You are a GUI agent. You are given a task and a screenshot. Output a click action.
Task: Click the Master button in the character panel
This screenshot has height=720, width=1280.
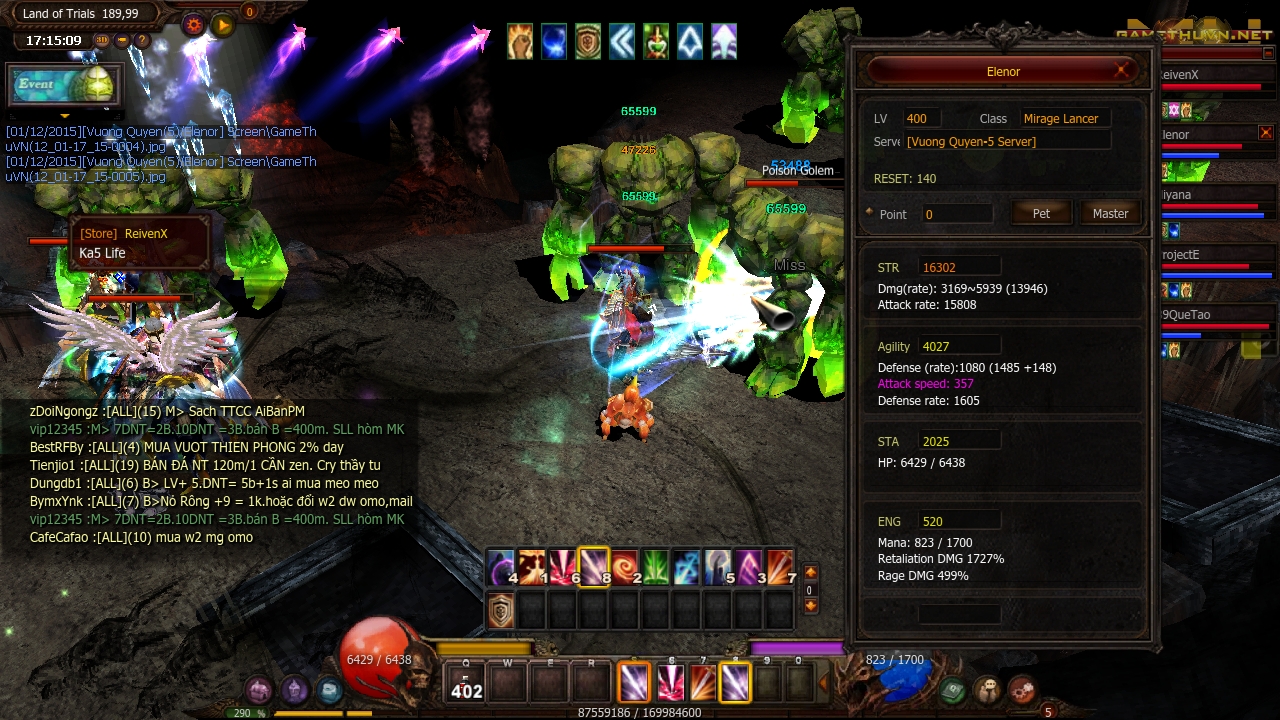pyautogui.click(x=1110, y=212)
